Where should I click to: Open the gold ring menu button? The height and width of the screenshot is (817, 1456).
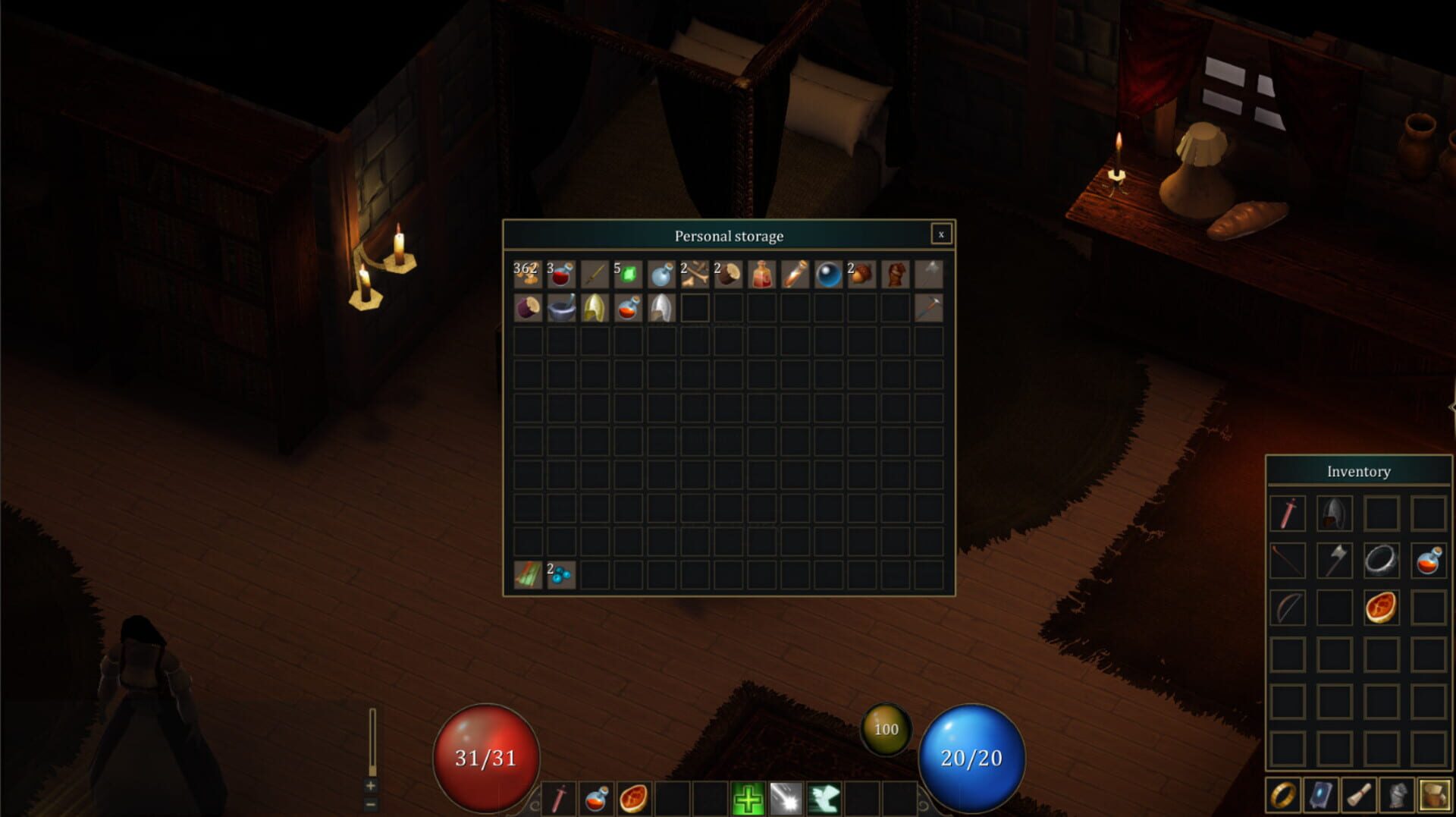tap(1283, 795)
